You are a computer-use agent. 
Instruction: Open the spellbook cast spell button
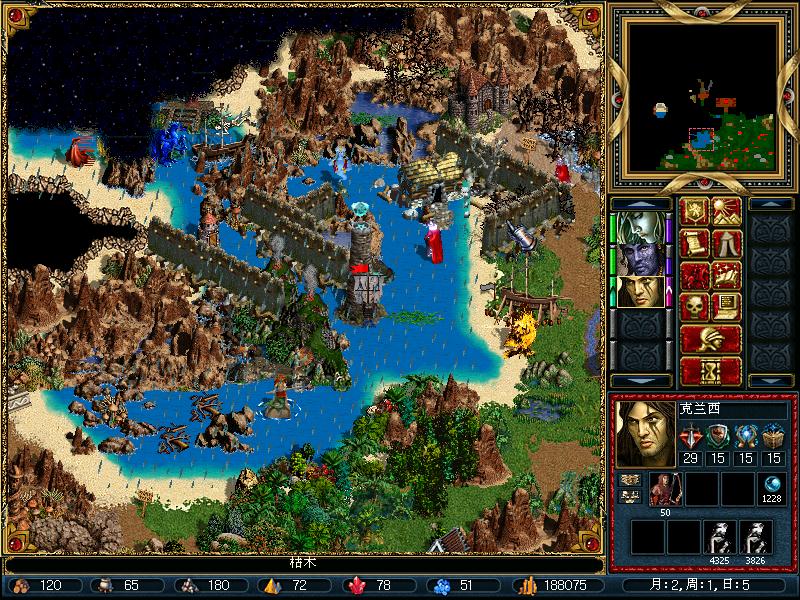click(726, 275)
